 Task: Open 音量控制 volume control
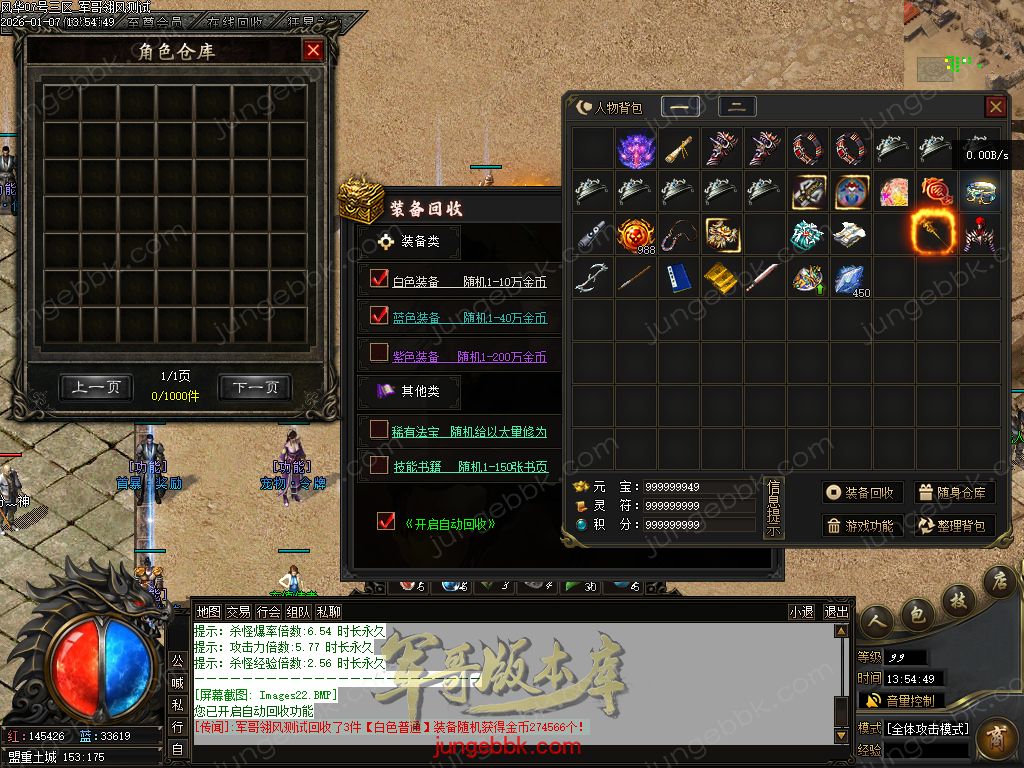(x=900, y=700)
